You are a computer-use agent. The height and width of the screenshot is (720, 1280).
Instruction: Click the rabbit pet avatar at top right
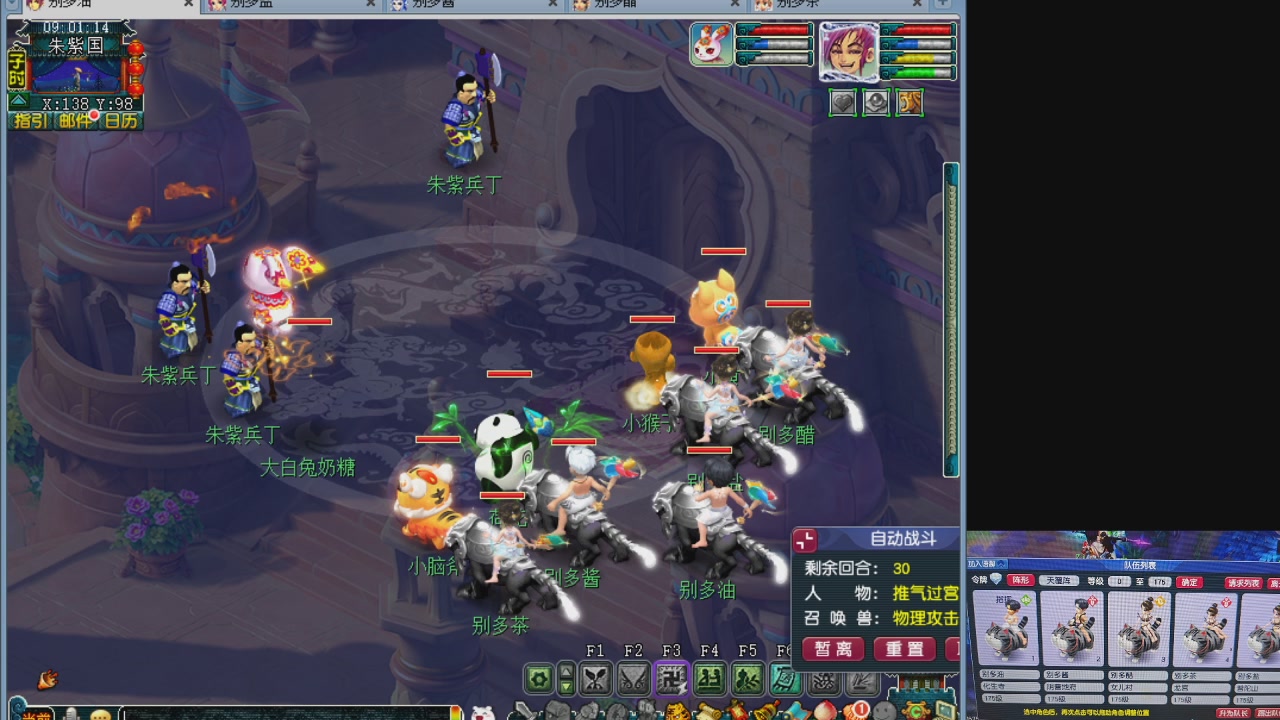711,46
